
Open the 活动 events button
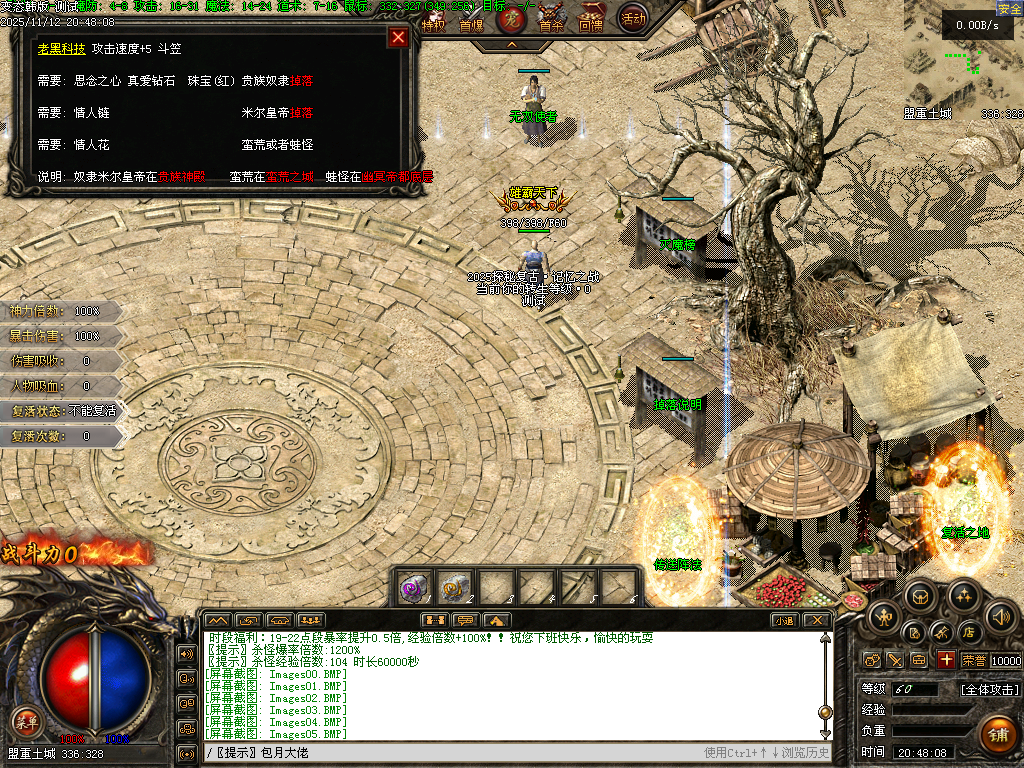click(632, 18)
